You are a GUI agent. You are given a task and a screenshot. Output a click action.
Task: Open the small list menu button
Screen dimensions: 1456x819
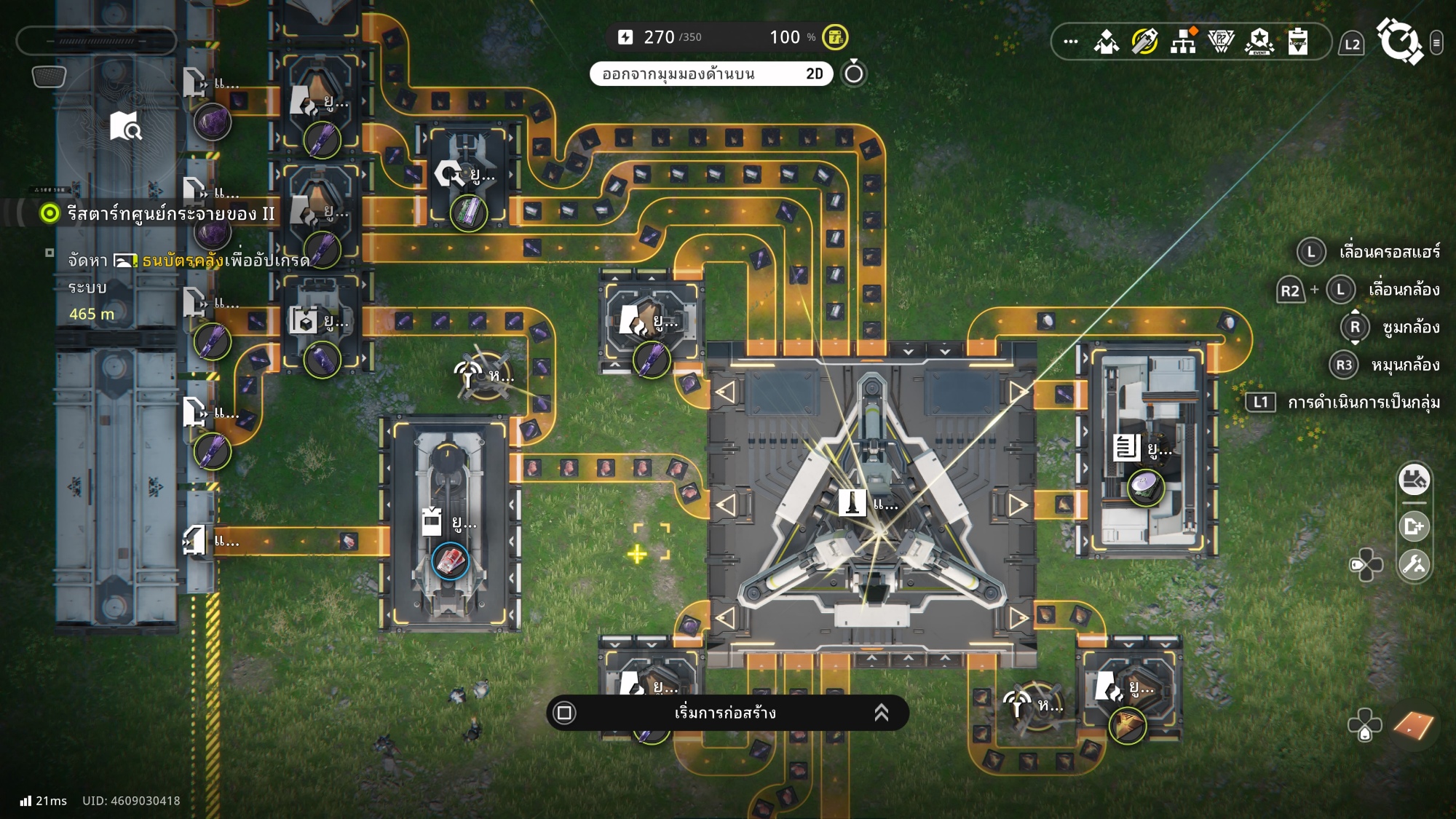click(1436, 43)
